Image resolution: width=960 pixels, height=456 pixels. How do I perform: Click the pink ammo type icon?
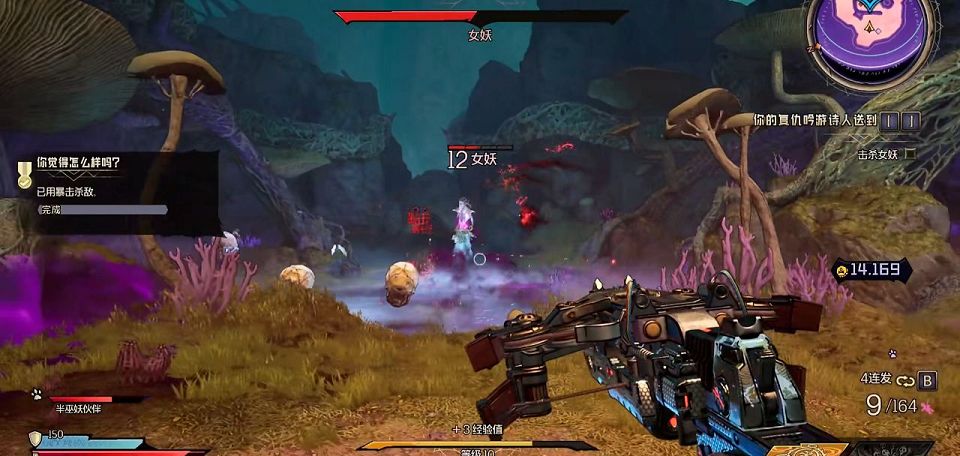tap(927, 408)
